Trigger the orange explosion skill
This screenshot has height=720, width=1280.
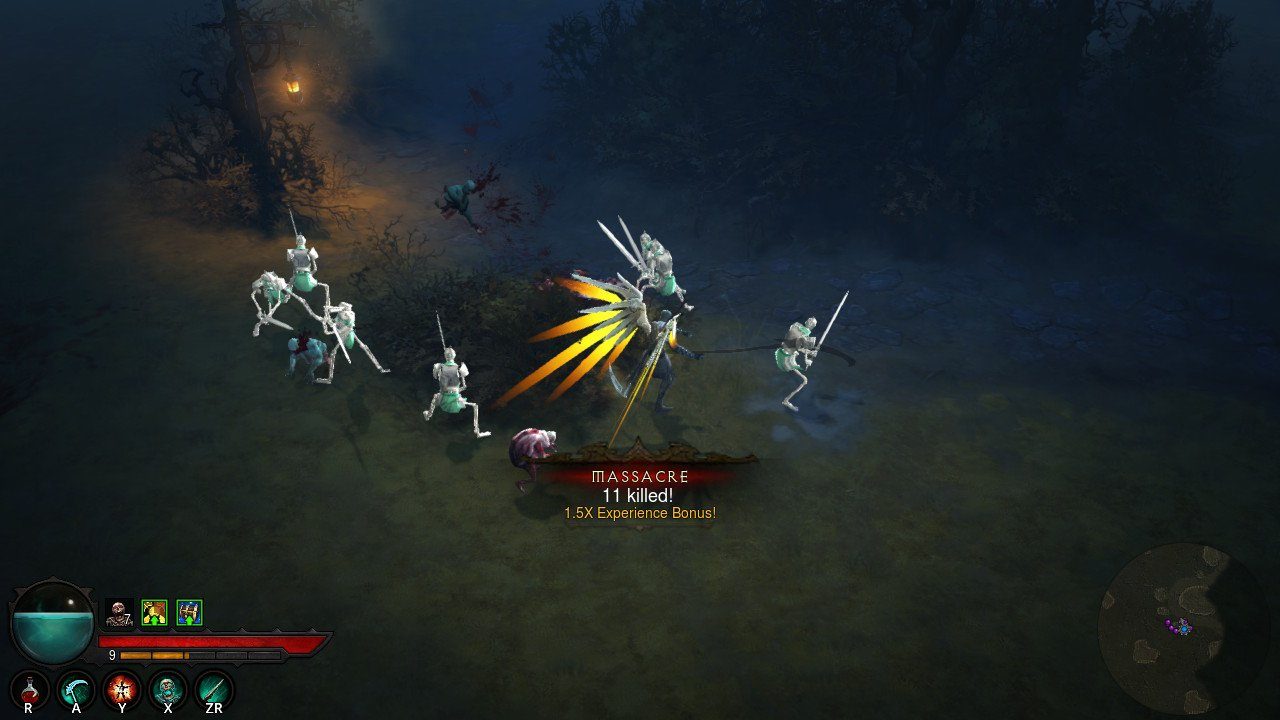[x=122, y=689]
